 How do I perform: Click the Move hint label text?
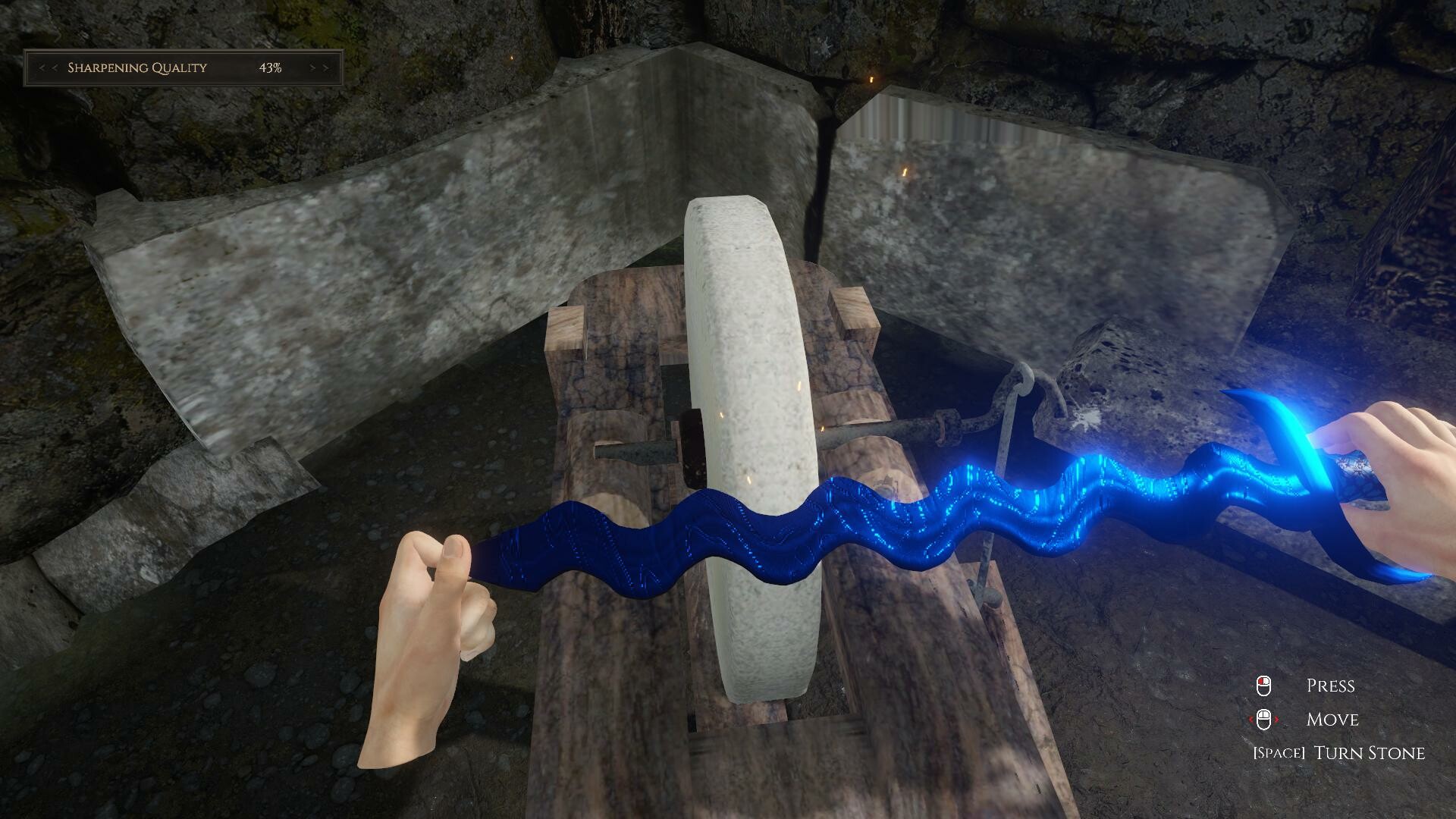click(1333, 720)
